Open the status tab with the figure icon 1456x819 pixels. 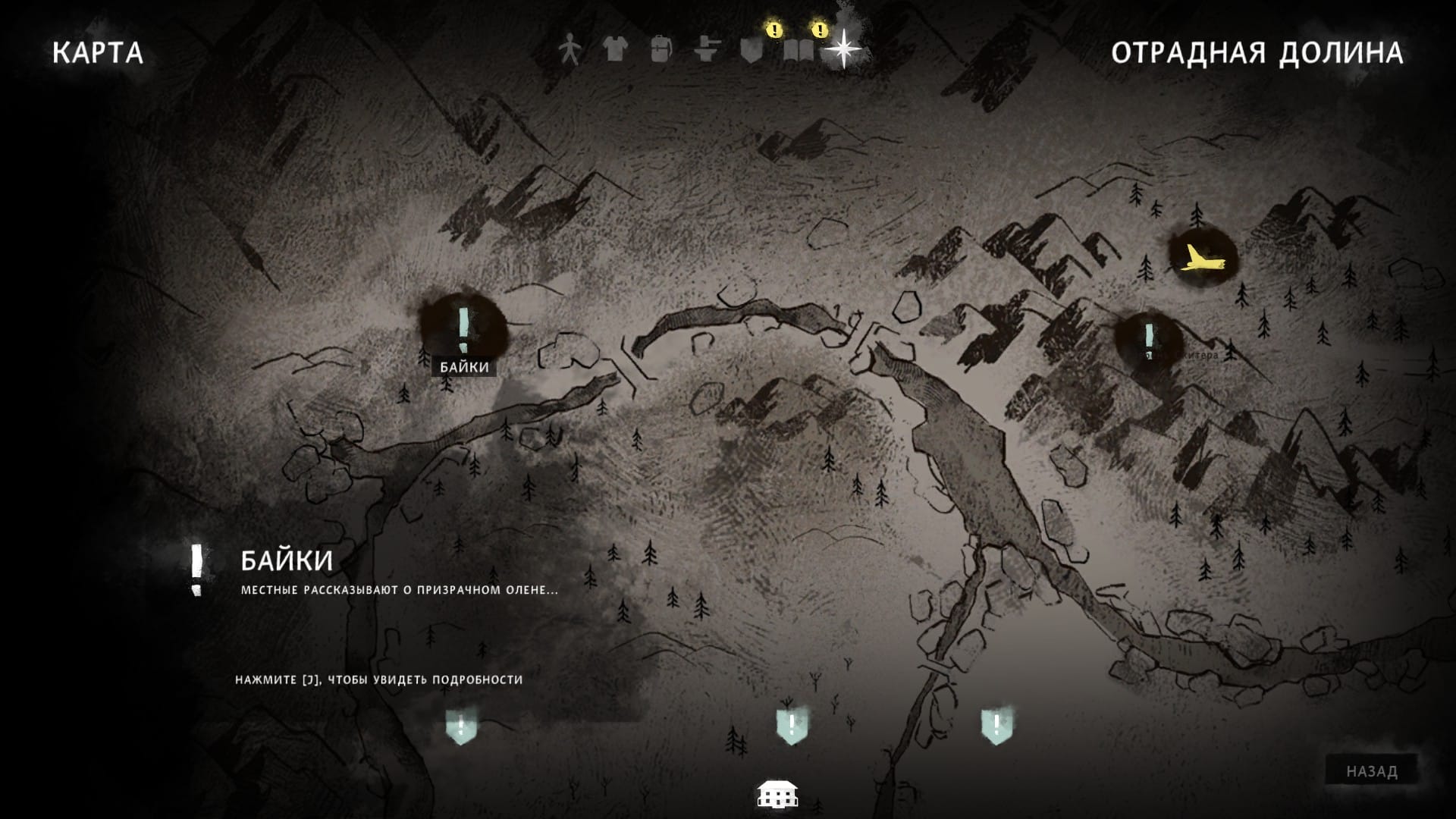tap(569, 50)
